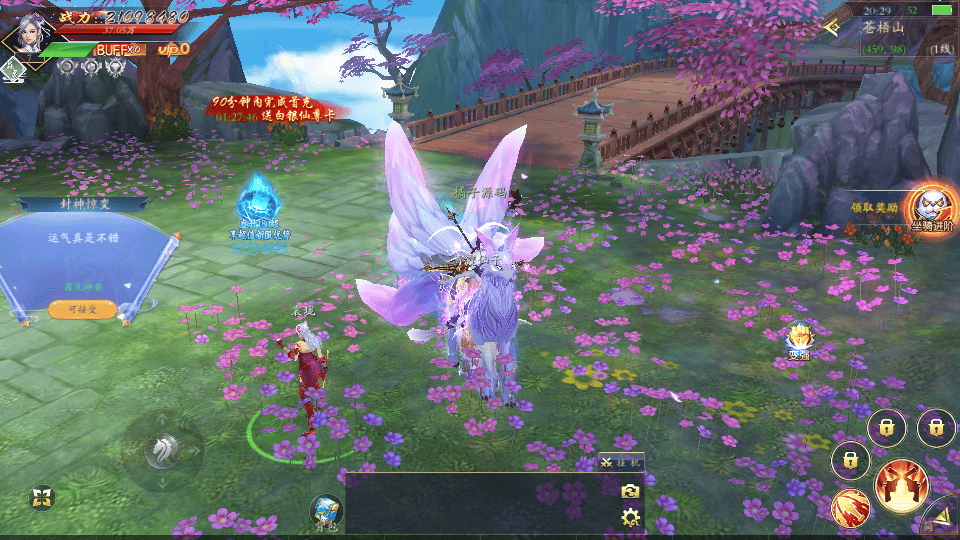The height and width of the screenshot is (540, 960).
Task: Use the large red main attack skill
Action: click(901, 485)
